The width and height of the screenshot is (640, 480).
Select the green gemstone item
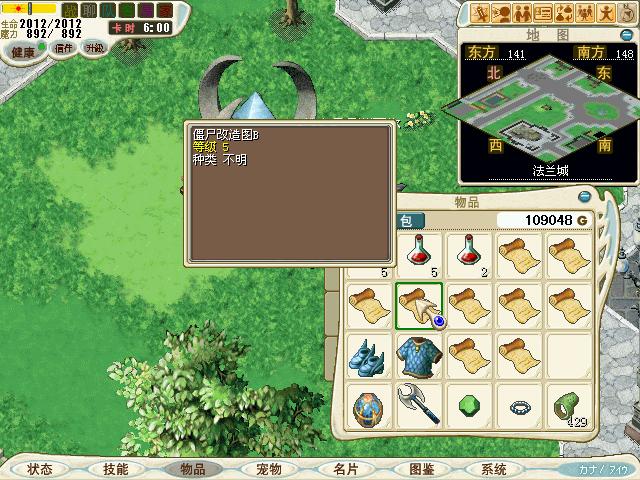point(469,407)
